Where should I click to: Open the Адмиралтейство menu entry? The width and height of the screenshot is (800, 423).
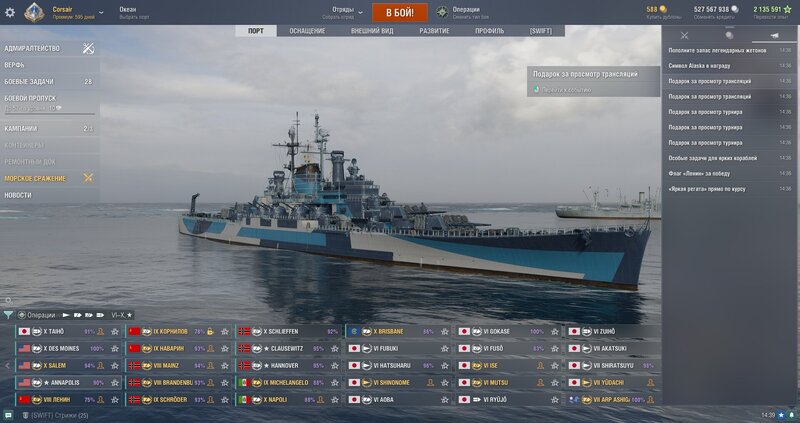[33, 48]
